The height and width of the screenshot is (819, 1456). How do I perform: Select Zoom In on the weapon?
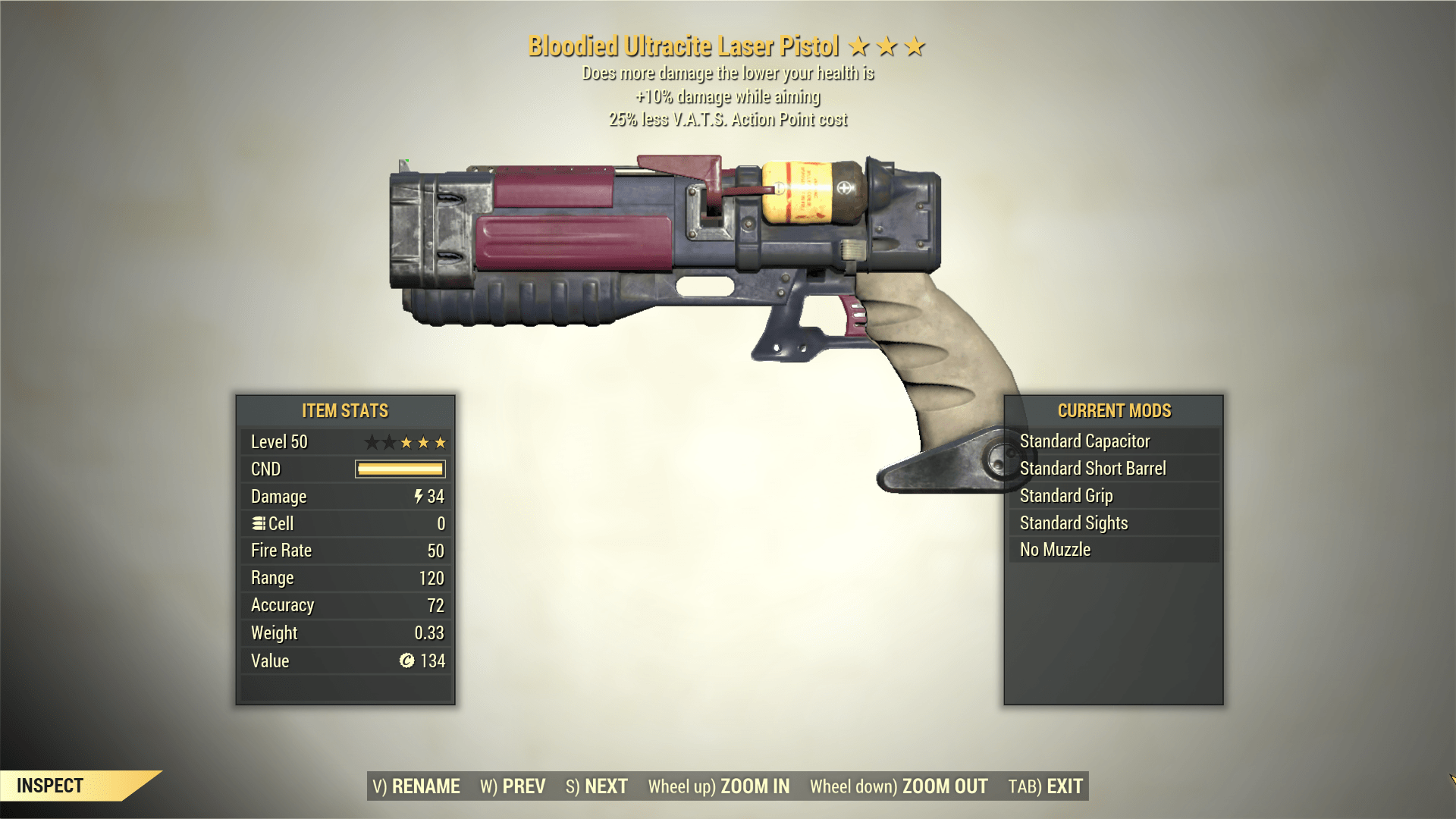click(718, 786)
